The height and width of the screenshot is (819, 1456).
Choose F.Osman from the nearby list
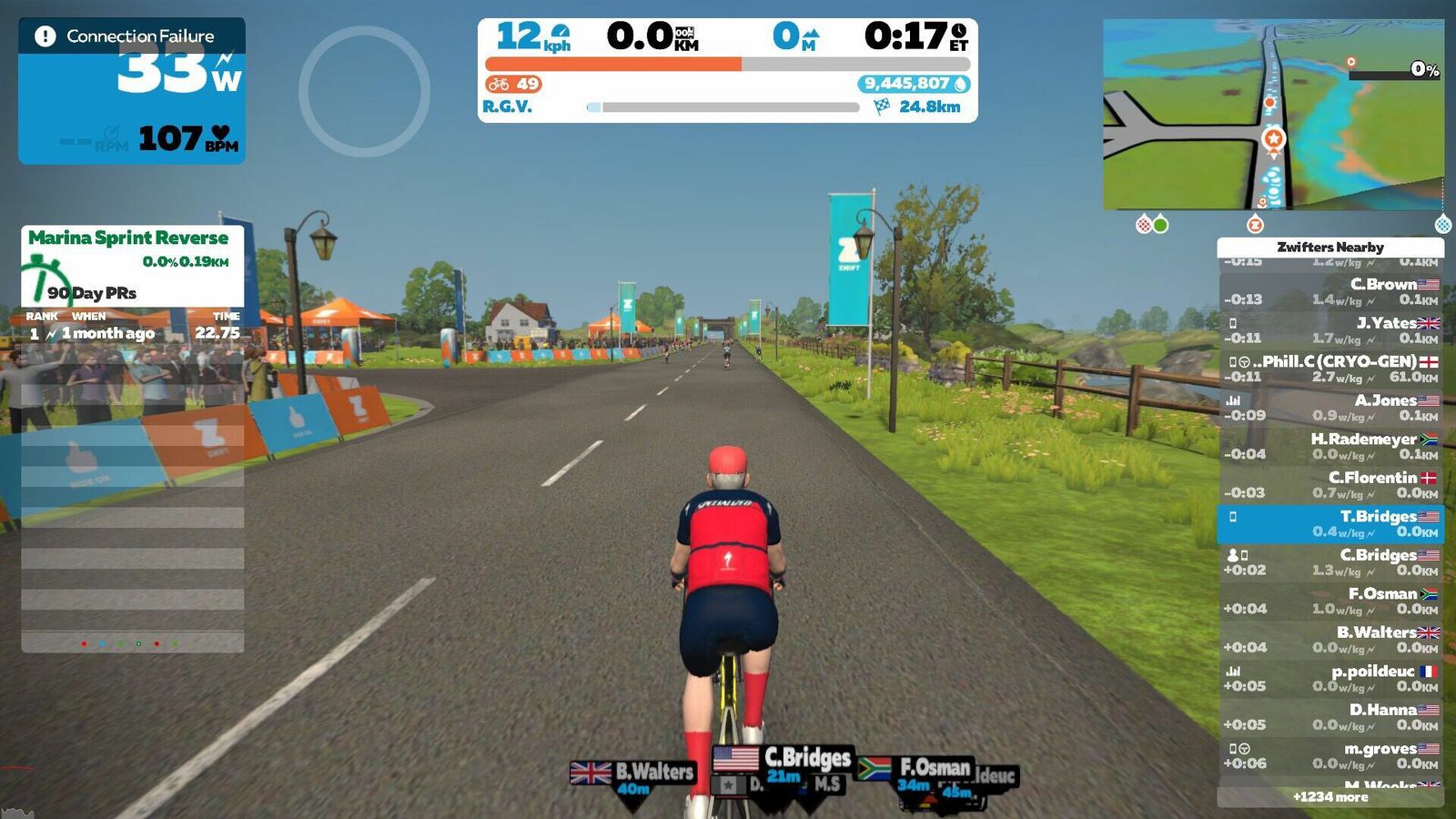[1330, 601]
